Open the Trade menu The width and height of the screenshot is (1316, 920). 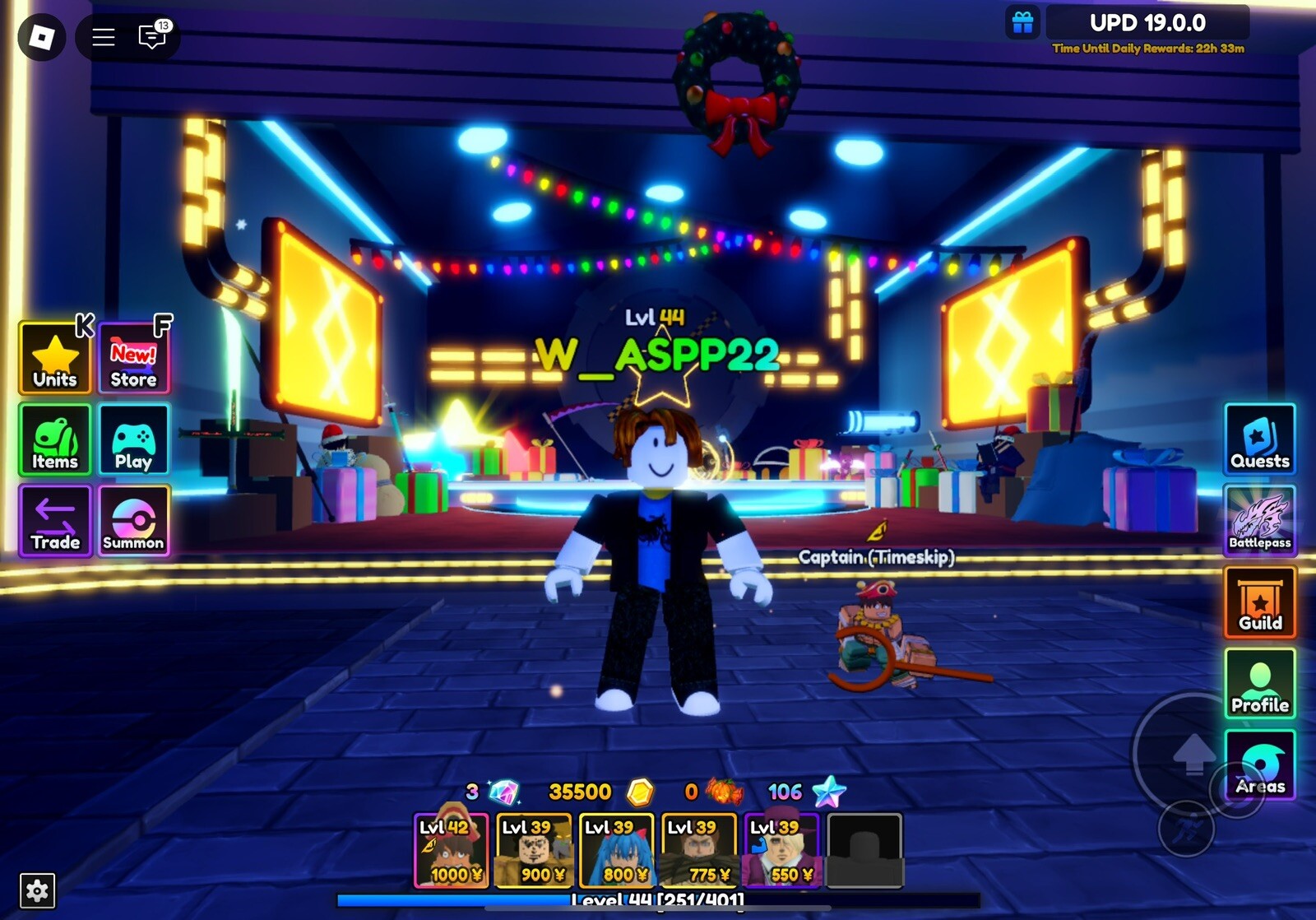pos(53,522)
